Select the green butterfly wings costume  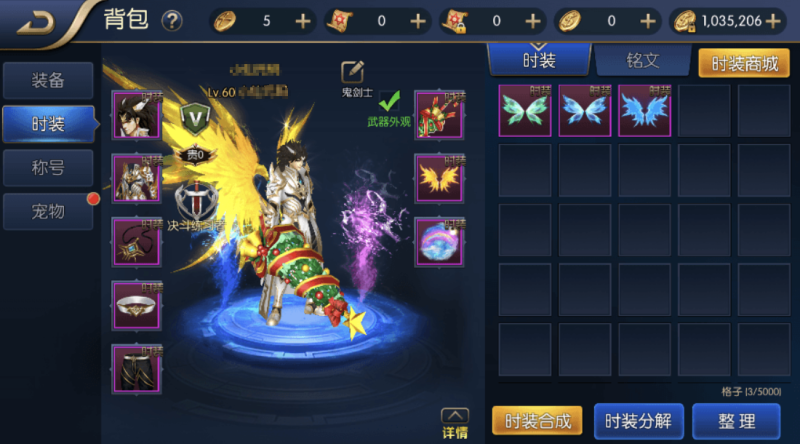(525, 110)
